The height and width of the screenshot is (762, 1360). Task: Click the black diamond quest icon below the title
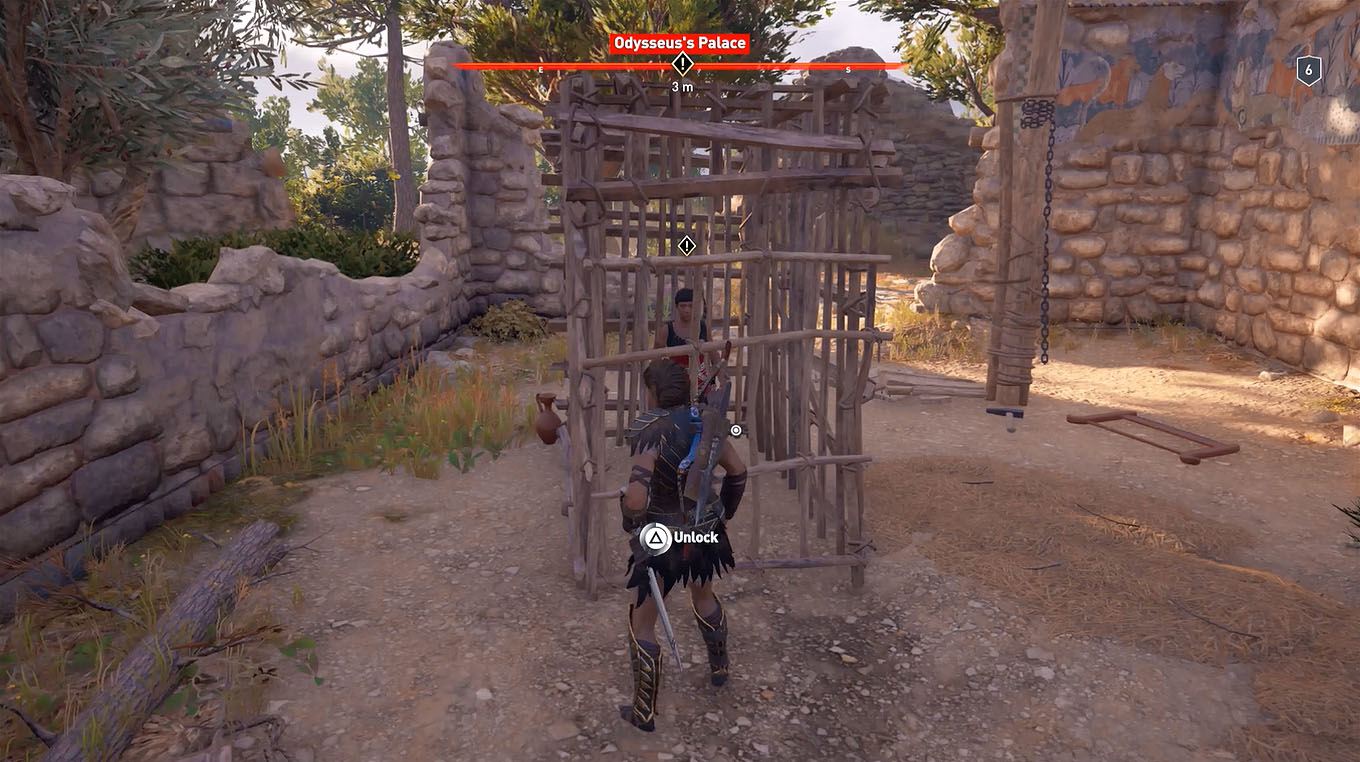[684, 63]
